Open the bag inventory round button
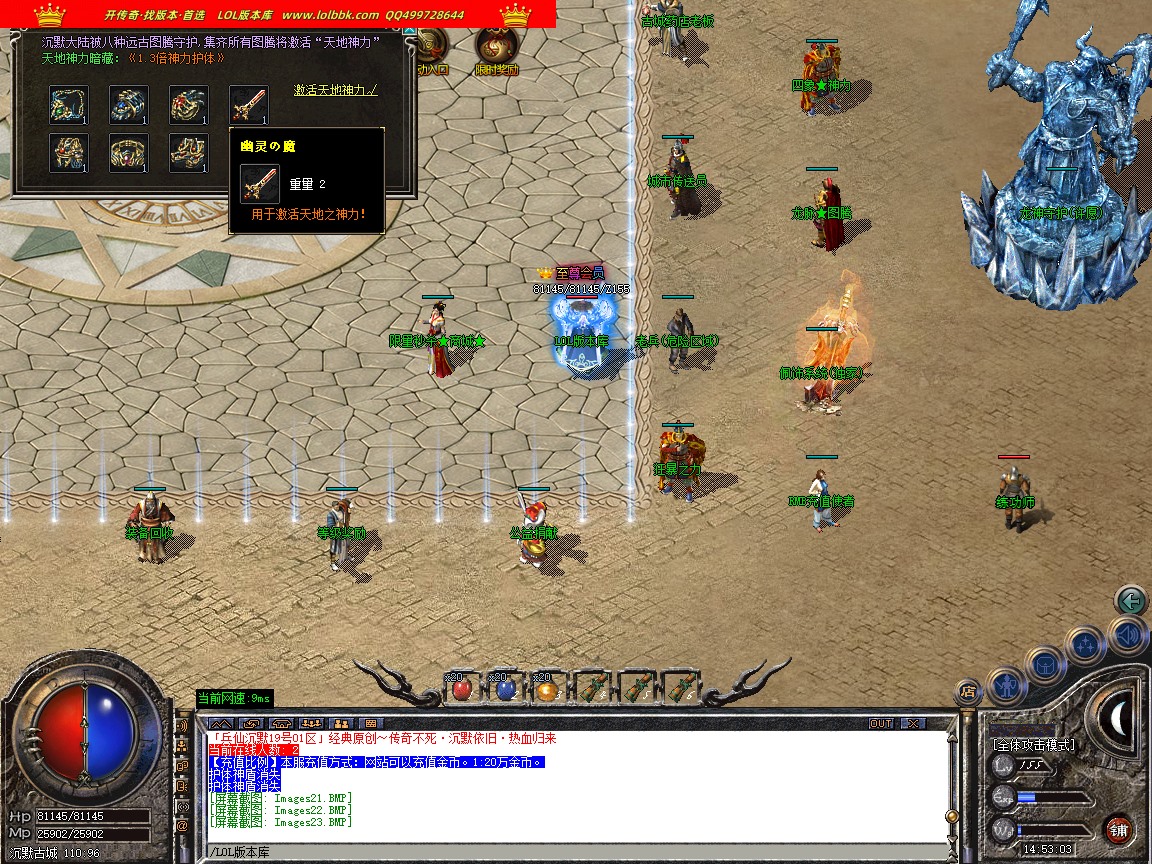The width and height of the screenshot is (1152, 864). click(1045, 663)
